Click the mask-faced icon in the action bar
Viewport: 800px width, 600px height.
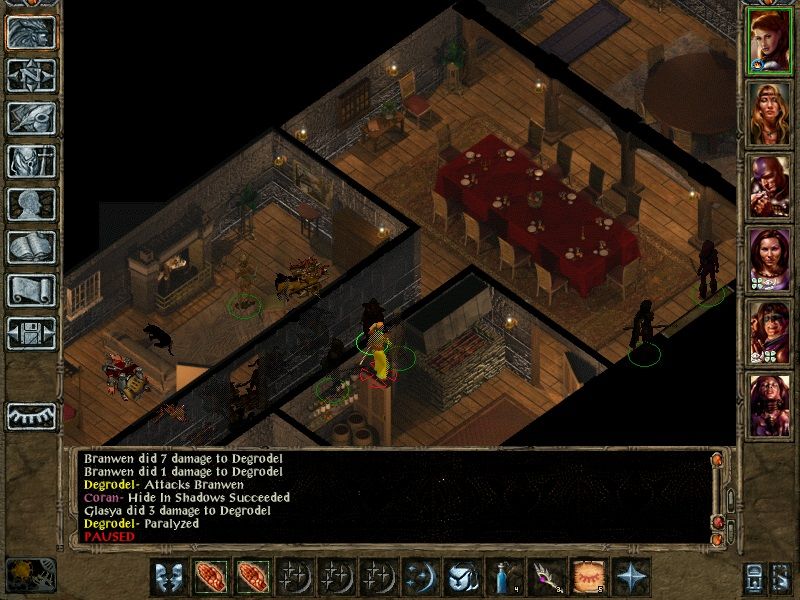click(x=166, y=577)
